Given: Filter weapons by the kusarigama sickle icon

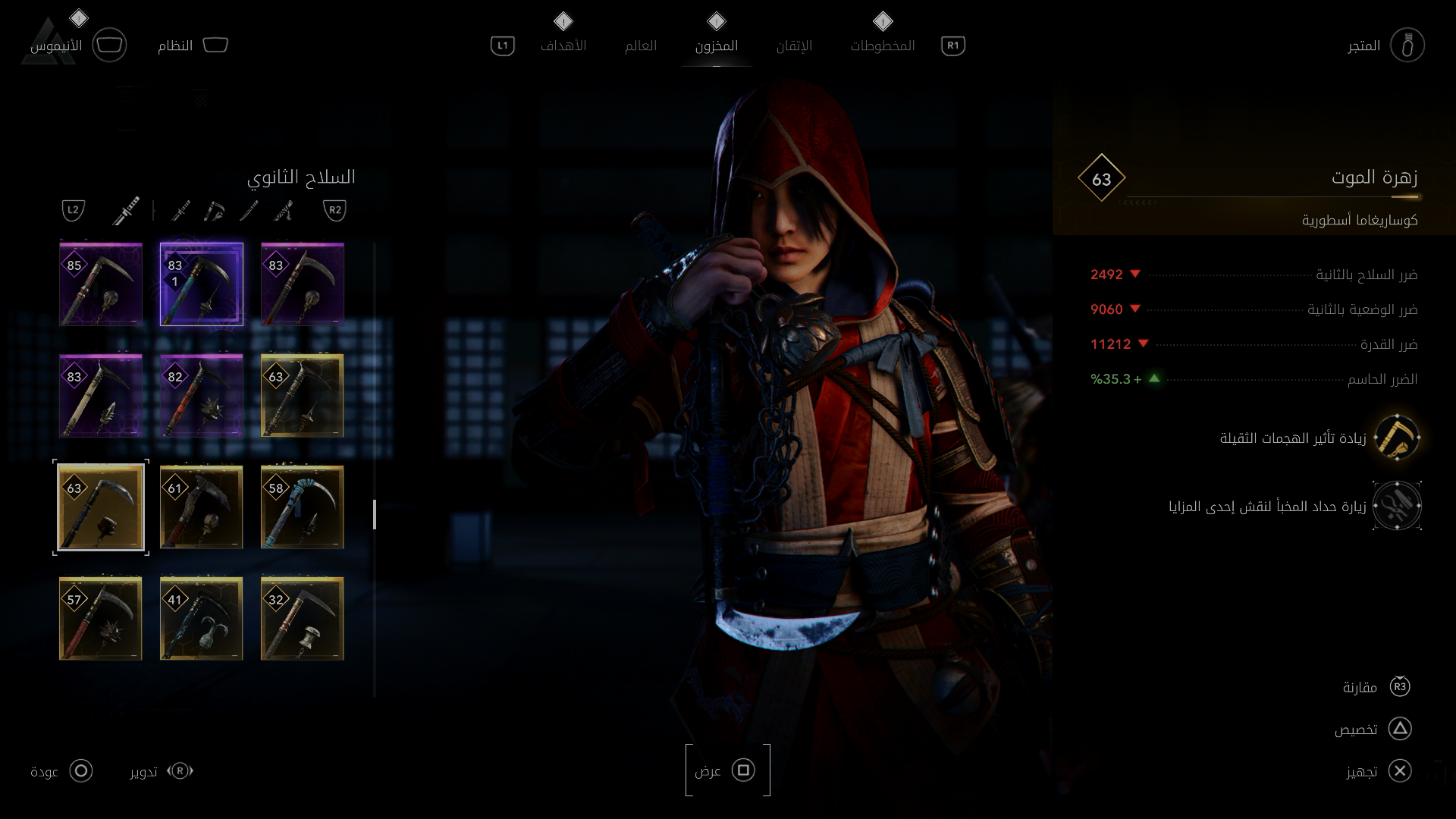Looking at the screenshot, I should [x=215, y=211].
